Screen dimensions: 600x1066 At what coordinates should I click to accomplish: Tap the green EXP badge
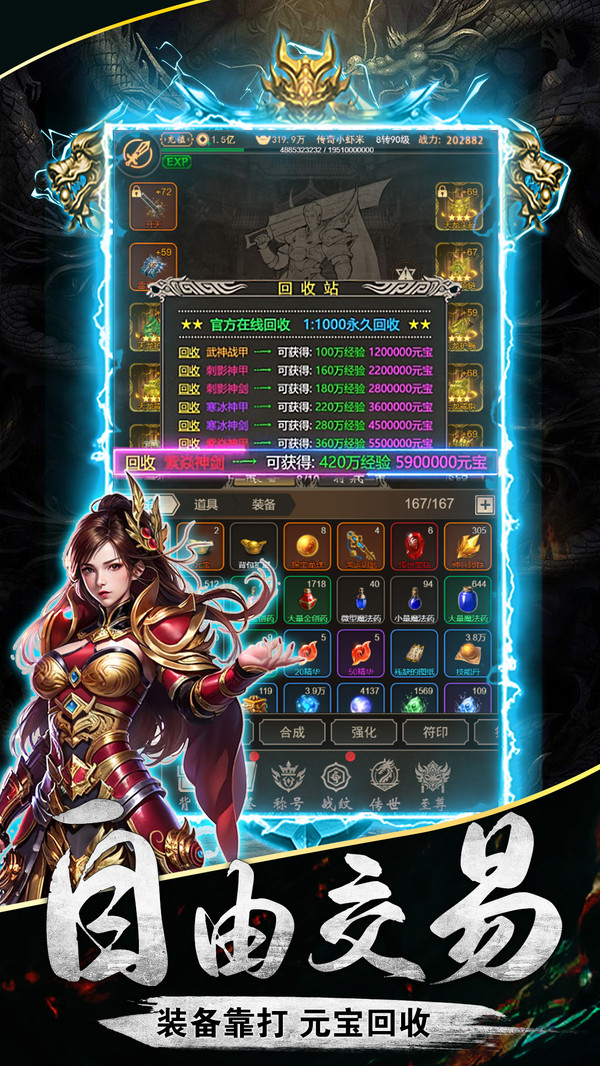point(177,162)
